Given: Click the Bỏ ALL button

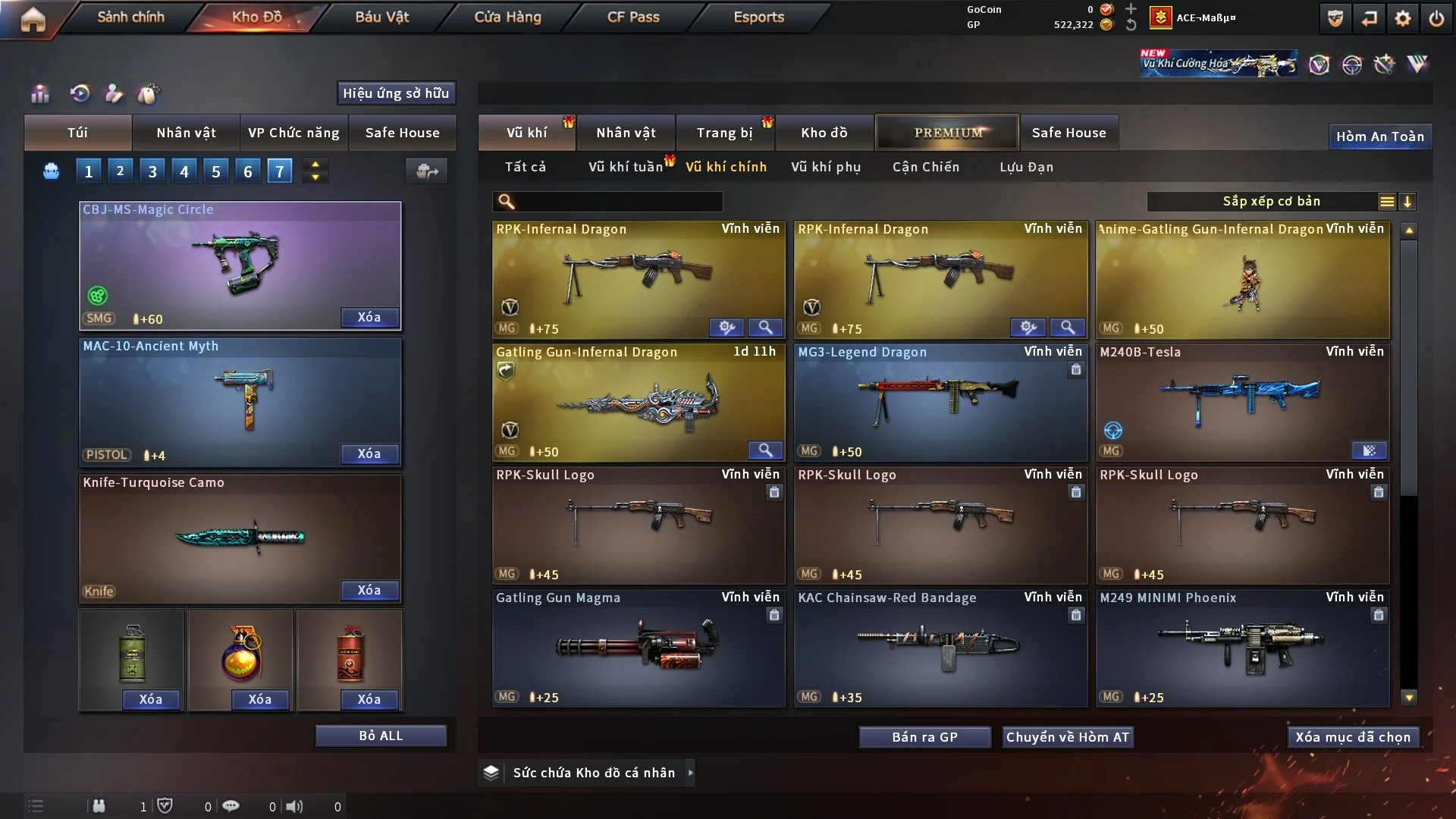Looking at the screenshot, I should click(381, 736).
